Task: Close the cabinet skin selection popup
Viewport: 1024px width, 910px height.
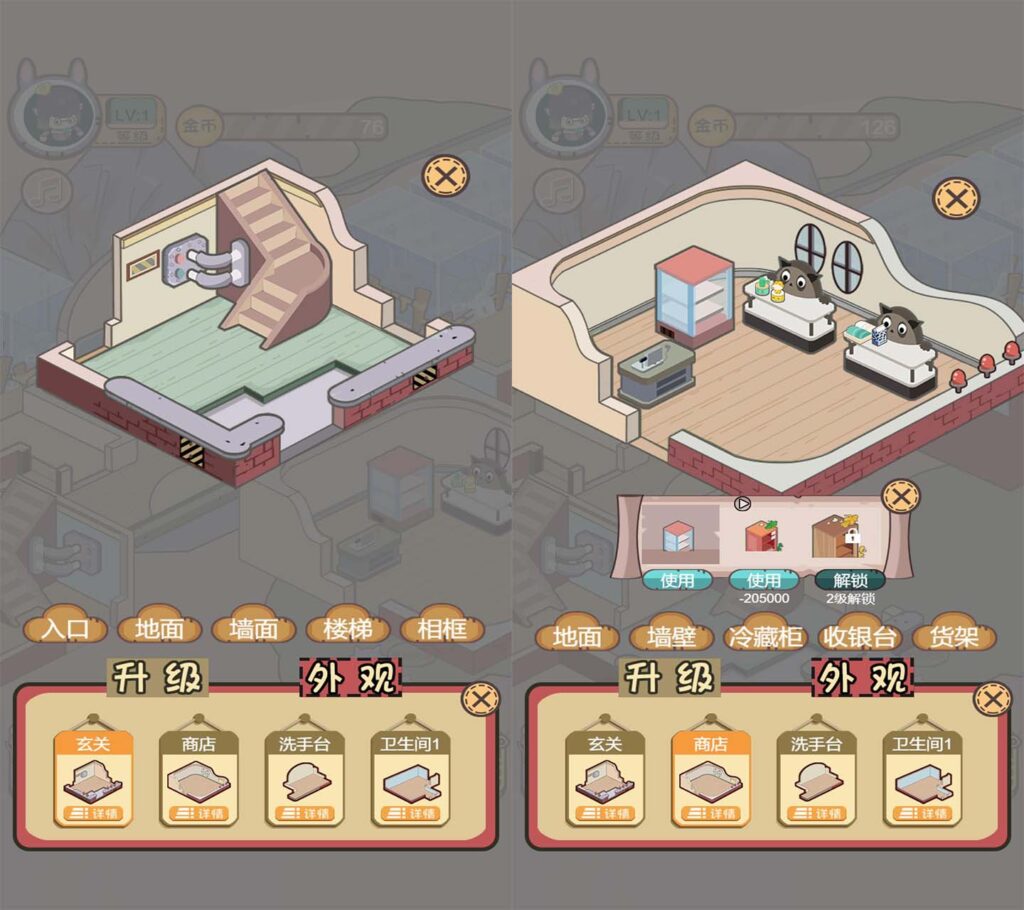Action: (902, 496)
